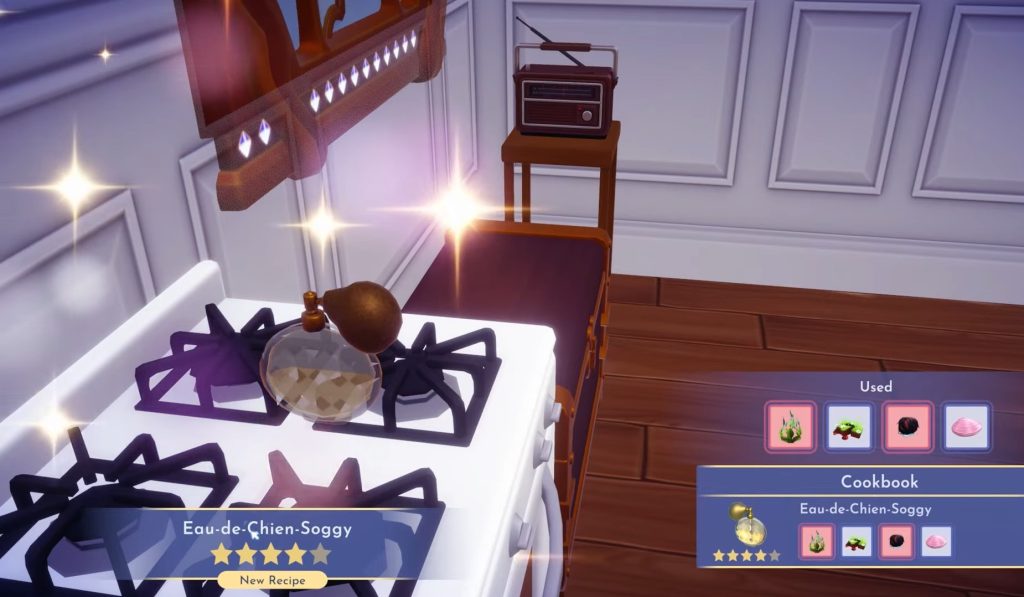Choose the pink clam shell in Cookbook recipe

937,541
